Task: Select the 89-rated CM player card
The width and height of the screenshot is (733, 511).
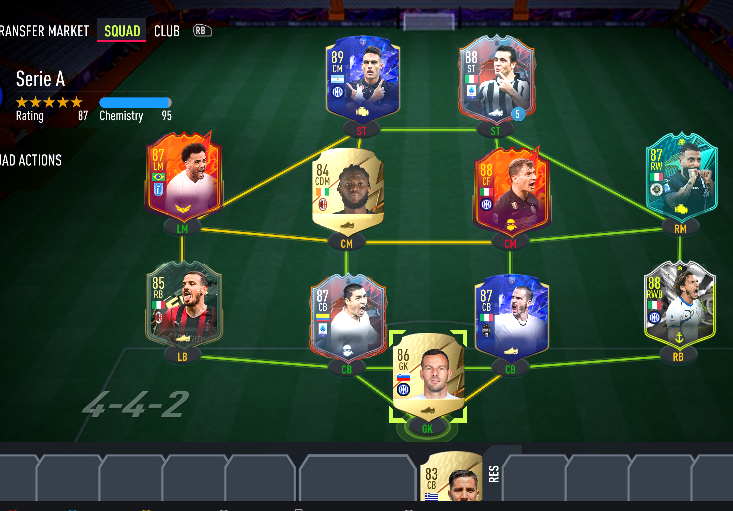Action: (362, 78)
